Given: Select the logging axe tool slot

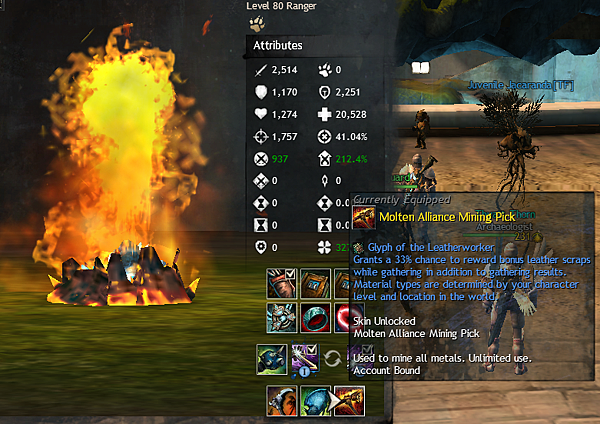Looking at the screenshot, I should pyautogui.click(x=315, y=401).
